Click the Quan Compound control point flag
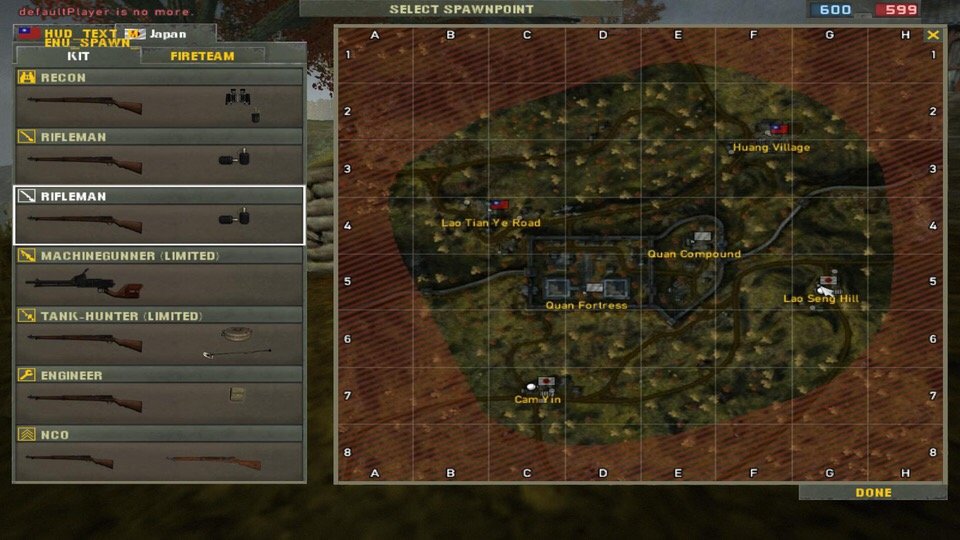 tap(701, 238)
